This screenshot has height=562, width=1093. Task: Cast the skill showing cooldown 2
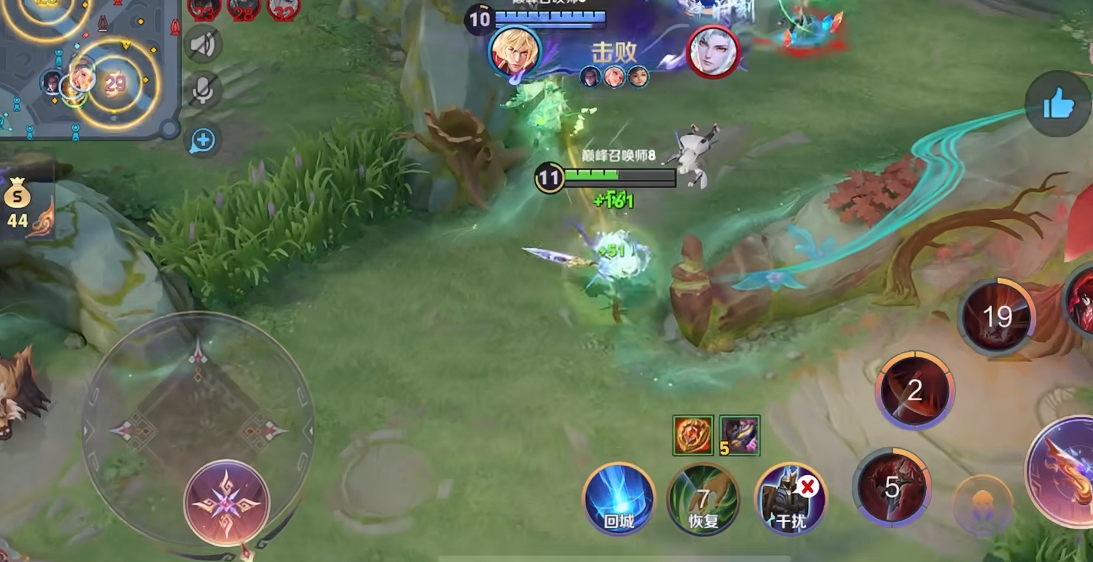click(914, 390)
